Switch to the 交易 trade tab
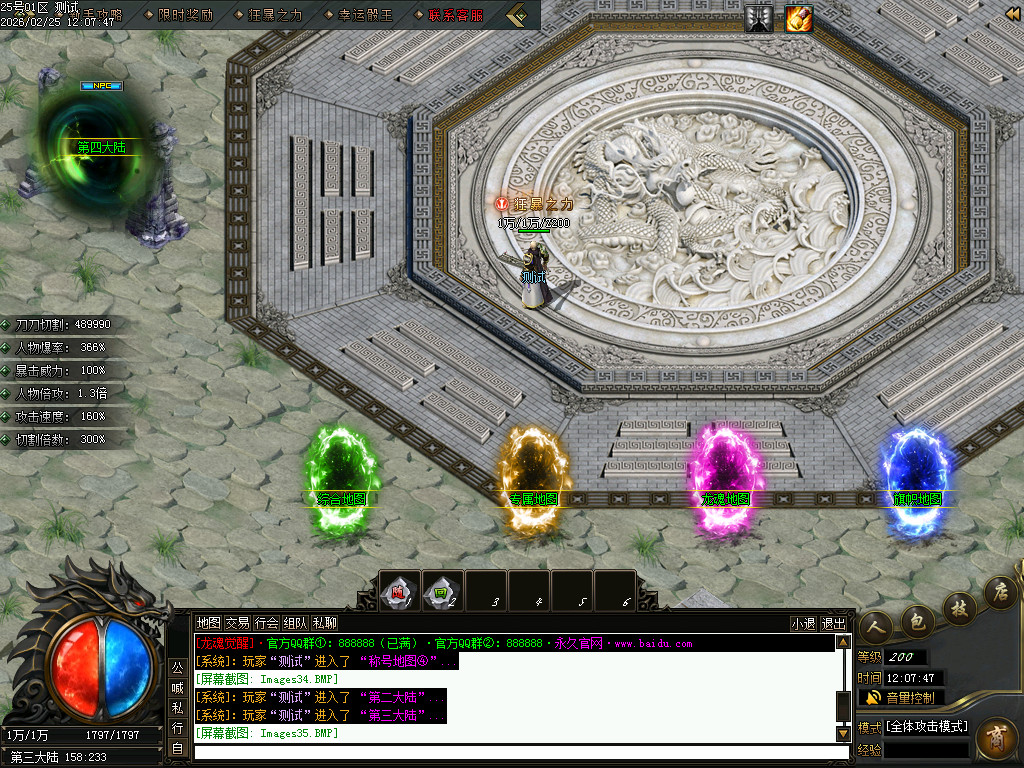Image resolution: width=1024 pixels, height=768 pixels. (x=237, y=623)
